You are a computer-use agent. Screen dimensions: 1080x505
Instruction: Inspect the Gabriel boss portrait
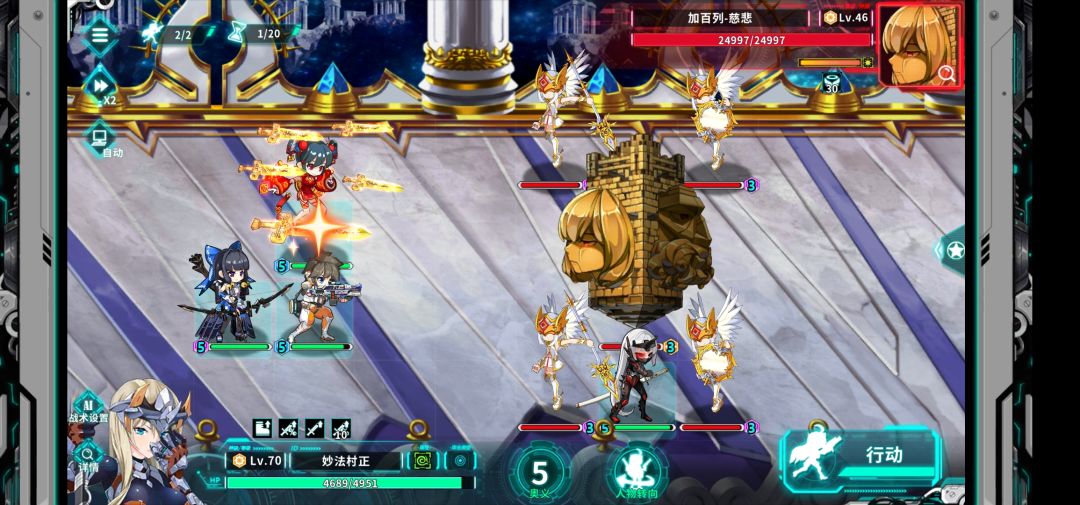click(x=919, y=46)
